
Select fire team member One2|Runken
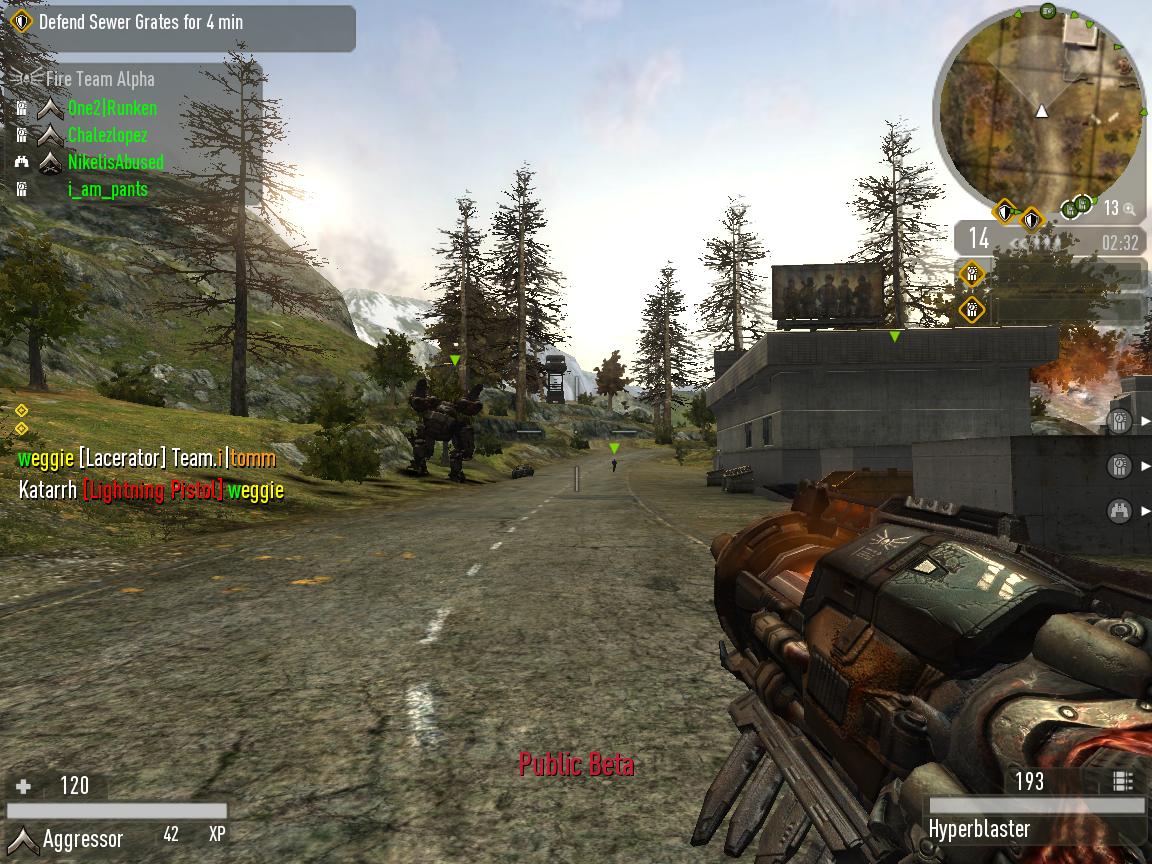[112, 108]
